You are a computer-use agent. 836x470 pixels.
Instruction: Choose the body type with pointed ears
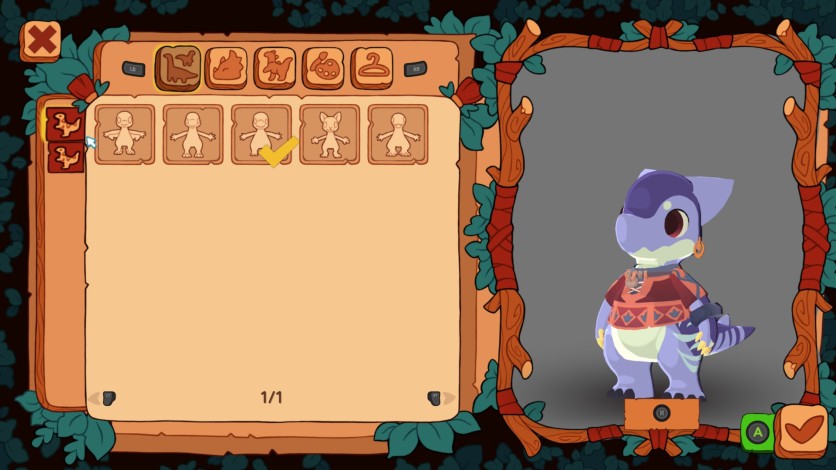[330, 134]
